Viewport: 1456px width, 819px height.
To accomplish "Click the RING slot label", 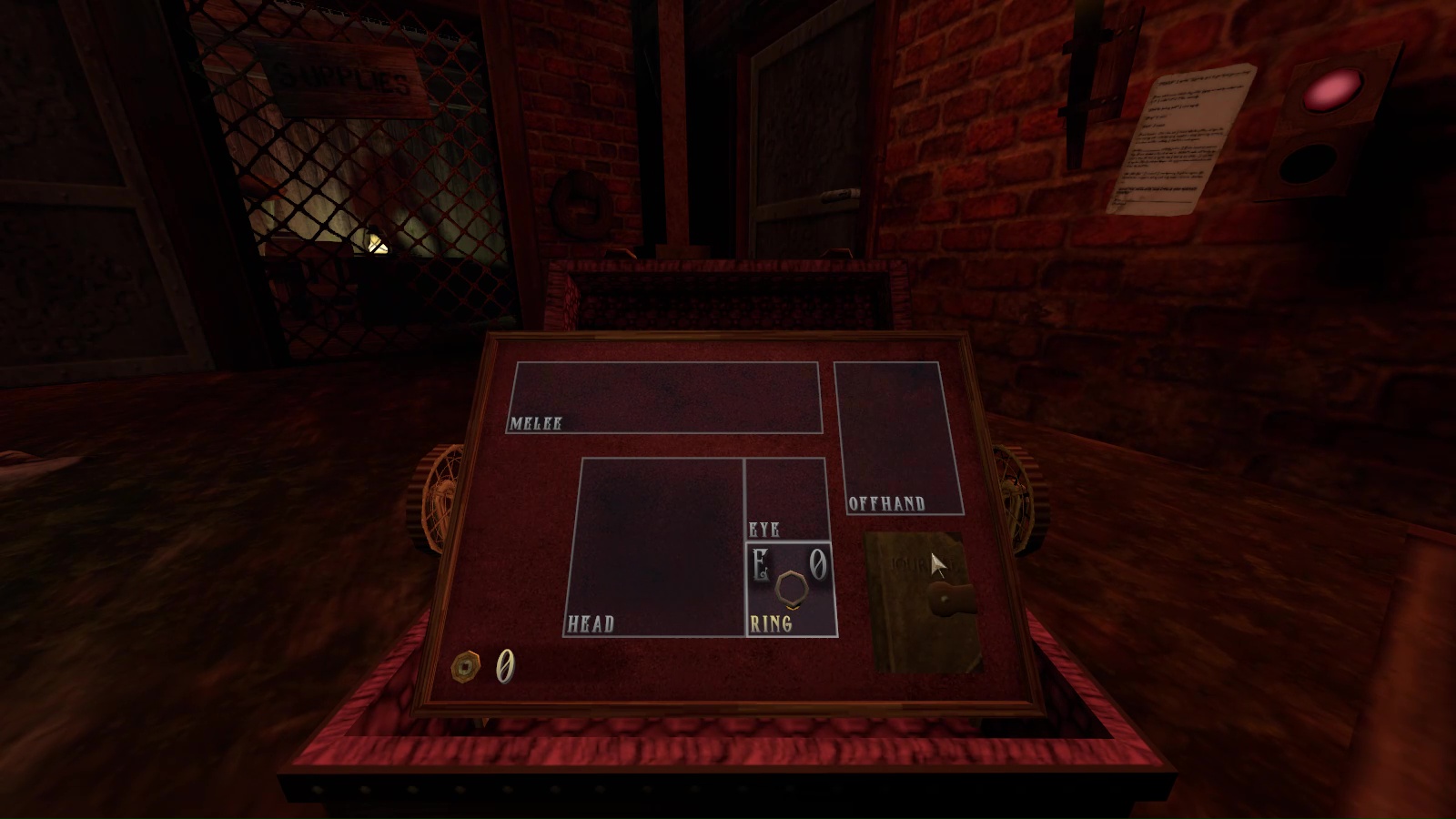I will point(769,624).
